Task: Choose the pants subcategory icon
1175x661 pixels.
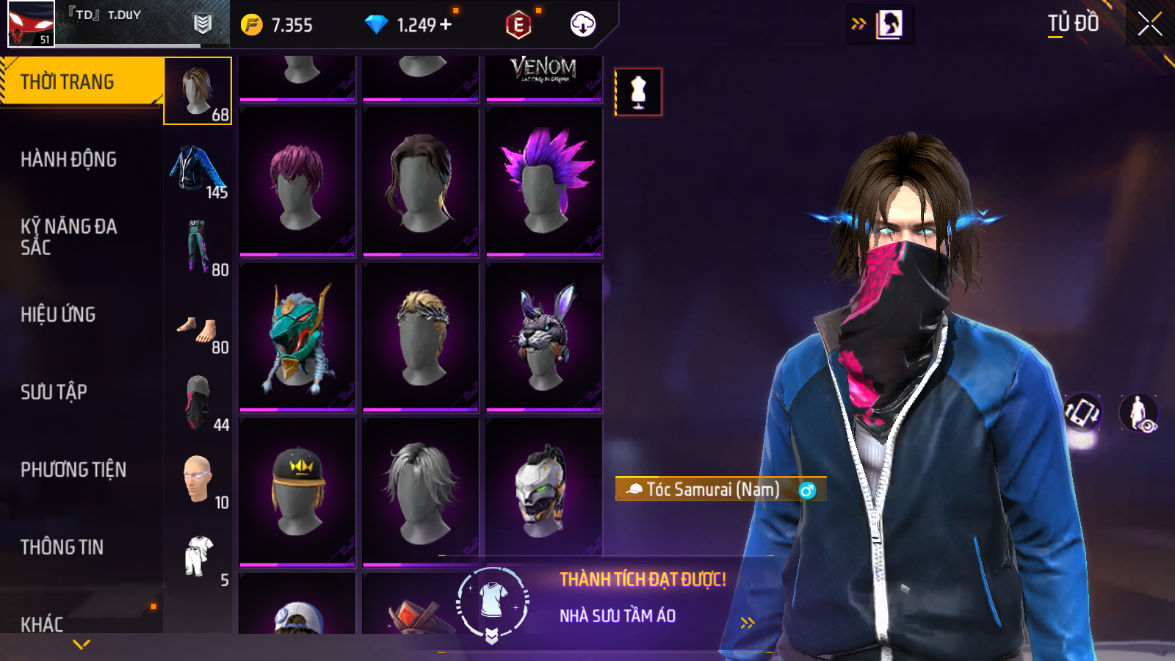Action: click(x=197, y=245)
